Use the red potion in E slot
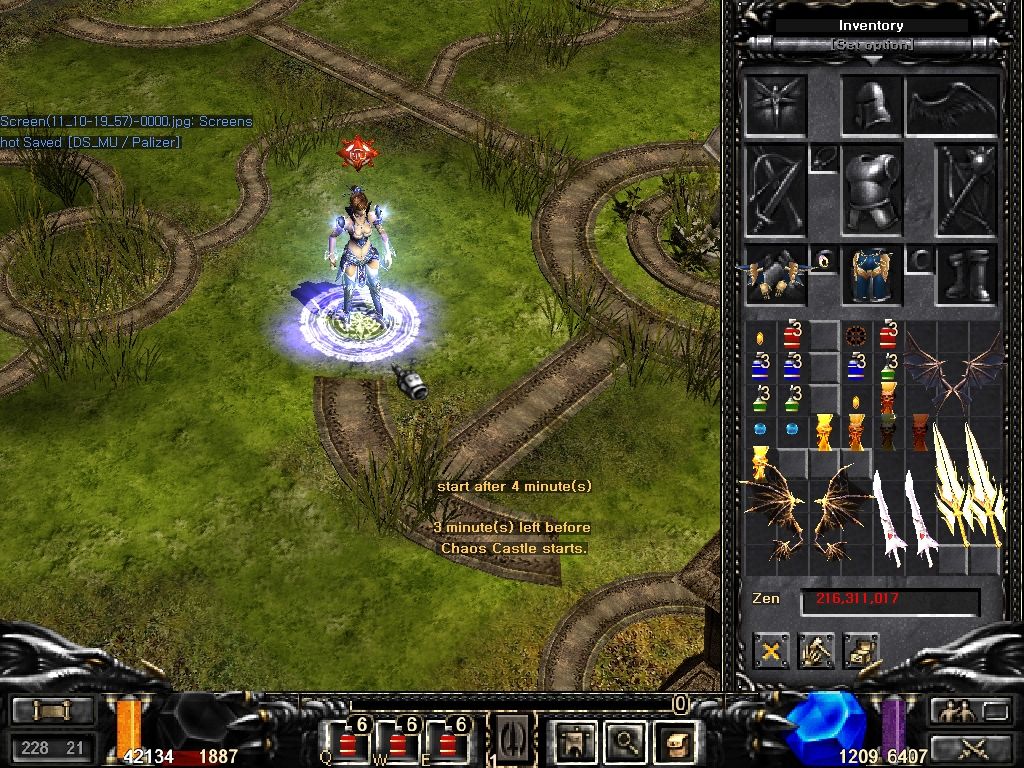Screen dimensions: 1024x768 click(x=449, y=742)
